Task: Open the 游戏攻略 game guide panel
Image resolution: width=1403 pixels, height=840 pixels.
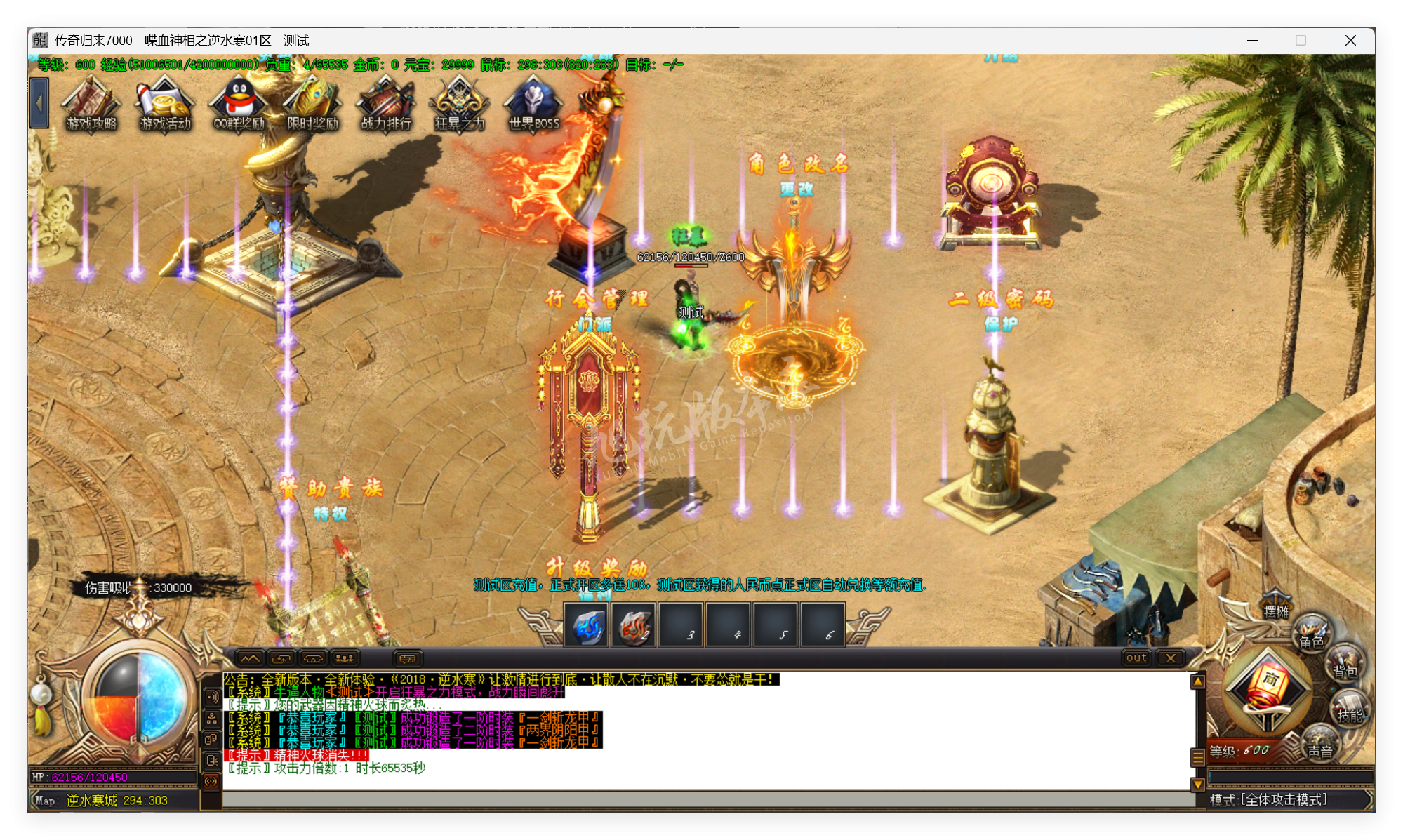Action: [x=90, y=104]
